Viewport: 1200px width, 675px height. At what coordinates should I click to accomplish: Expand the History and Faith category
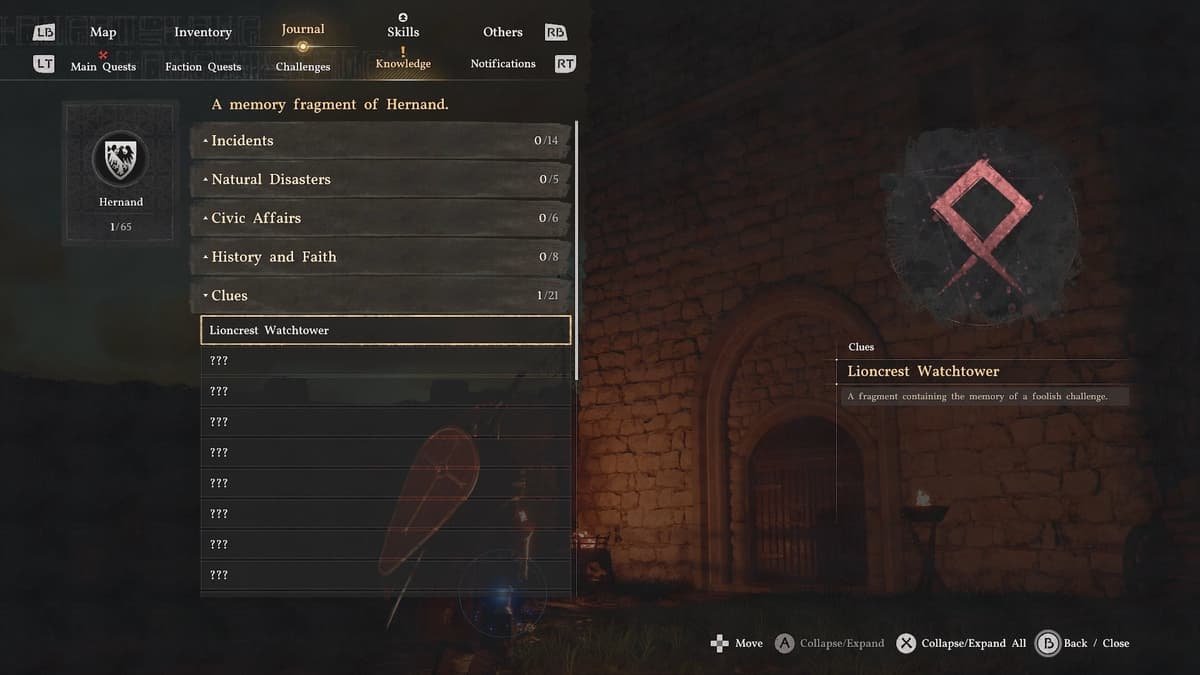point(382,257)
